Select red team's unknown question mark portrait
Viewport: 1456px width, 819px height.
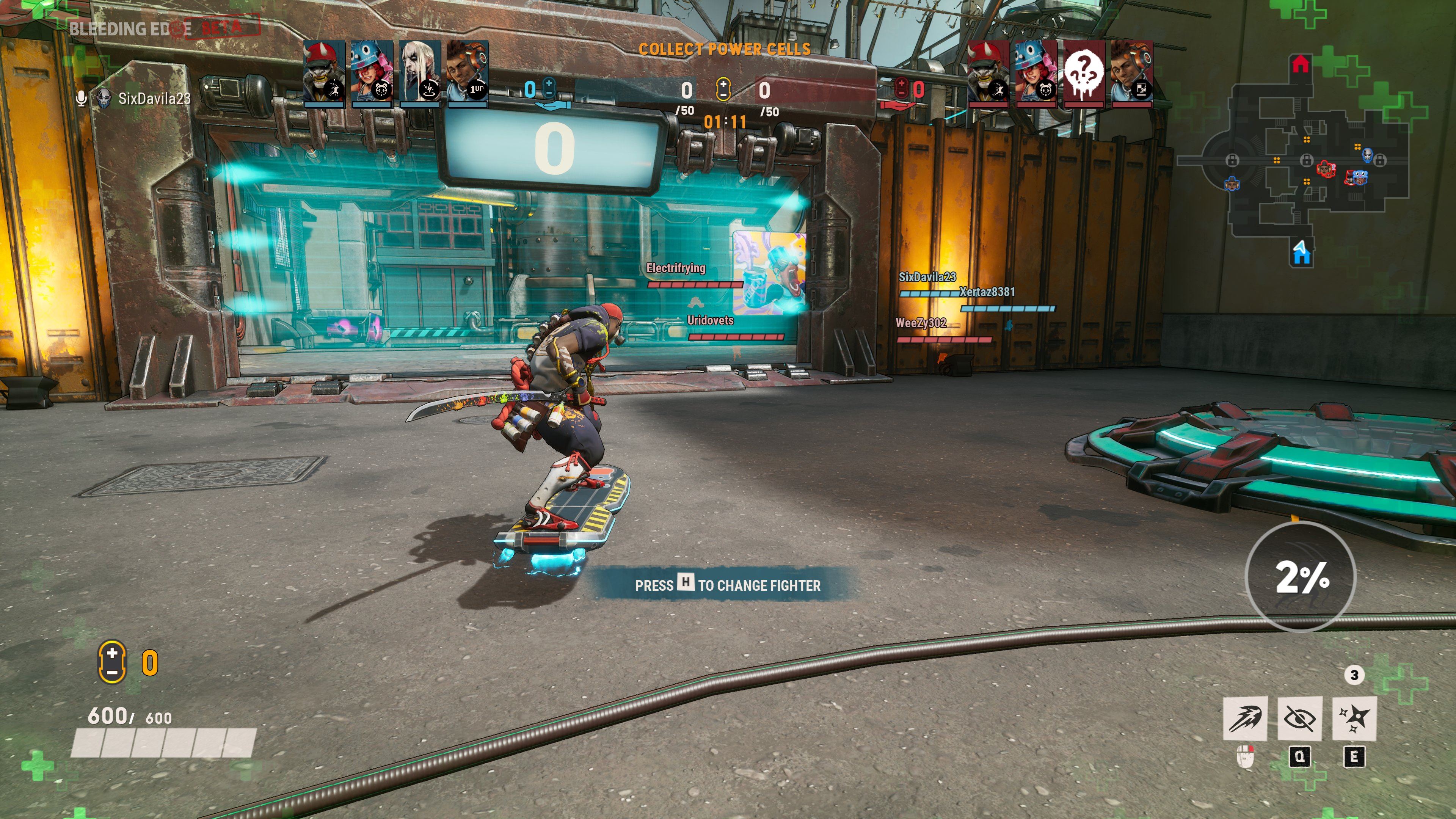coord(1084,72)
